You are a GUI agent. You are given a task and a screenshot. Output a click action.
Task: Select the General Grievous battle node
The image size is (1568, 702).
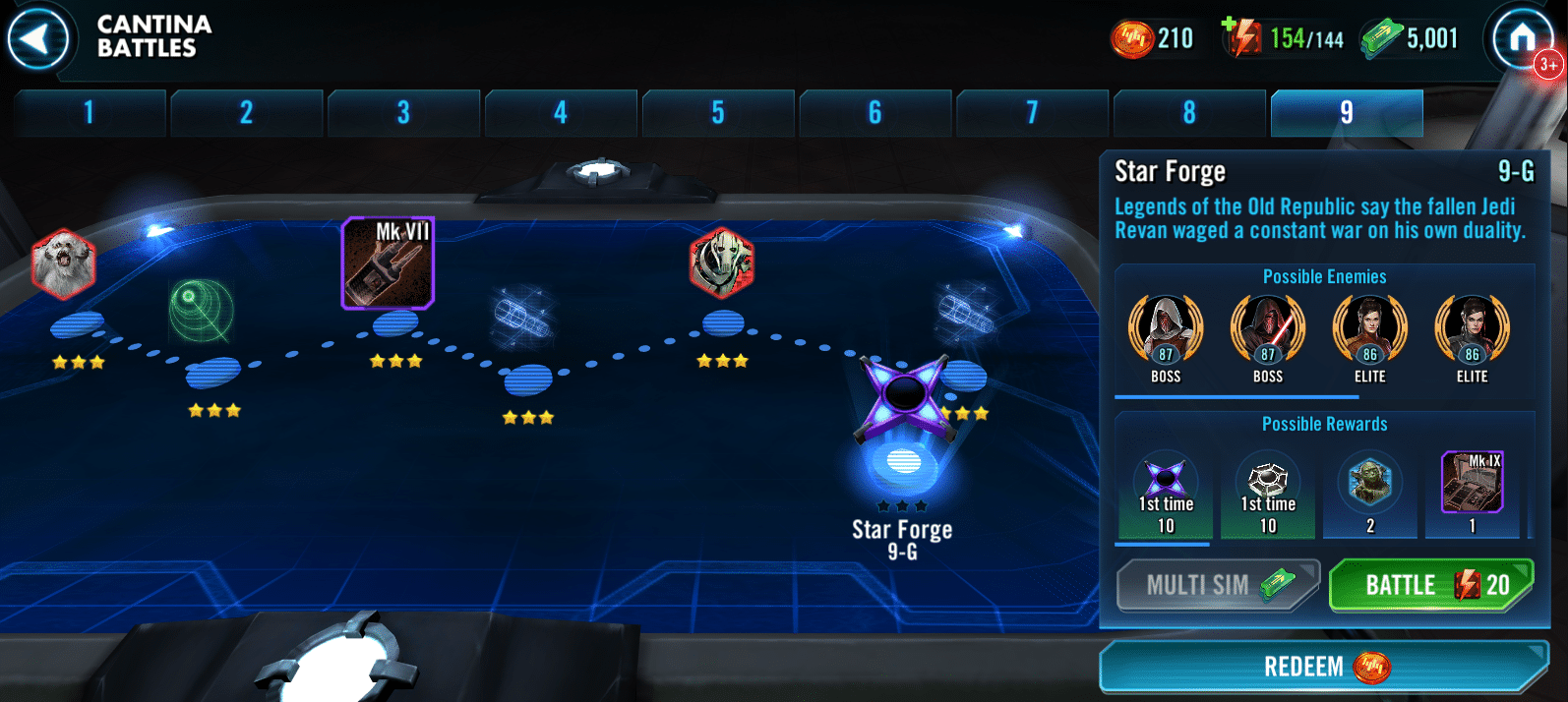722,263
